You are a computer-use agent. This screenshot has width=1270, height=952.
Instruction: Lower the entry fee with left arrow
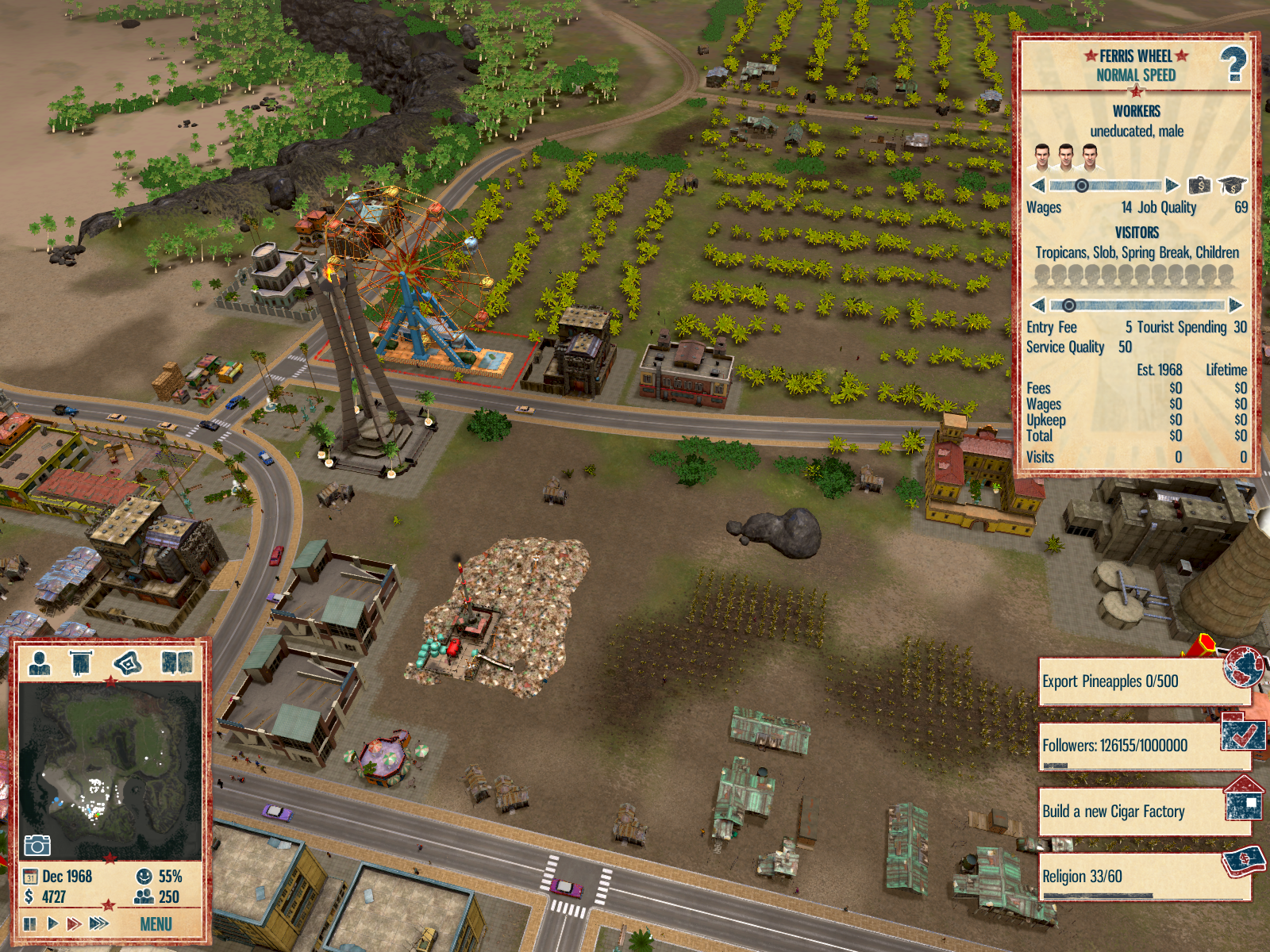click(1038, 305)
